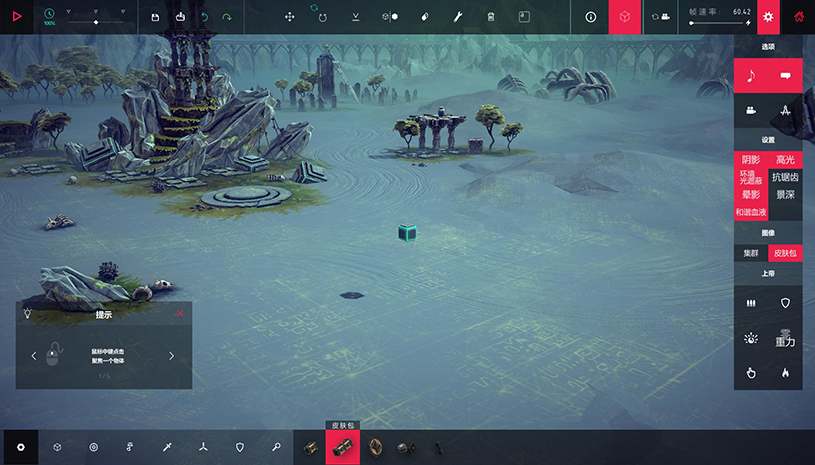Click the undo arrow in the top toolbar
This screenshot has height=465, width=815.
pos(204,17)
